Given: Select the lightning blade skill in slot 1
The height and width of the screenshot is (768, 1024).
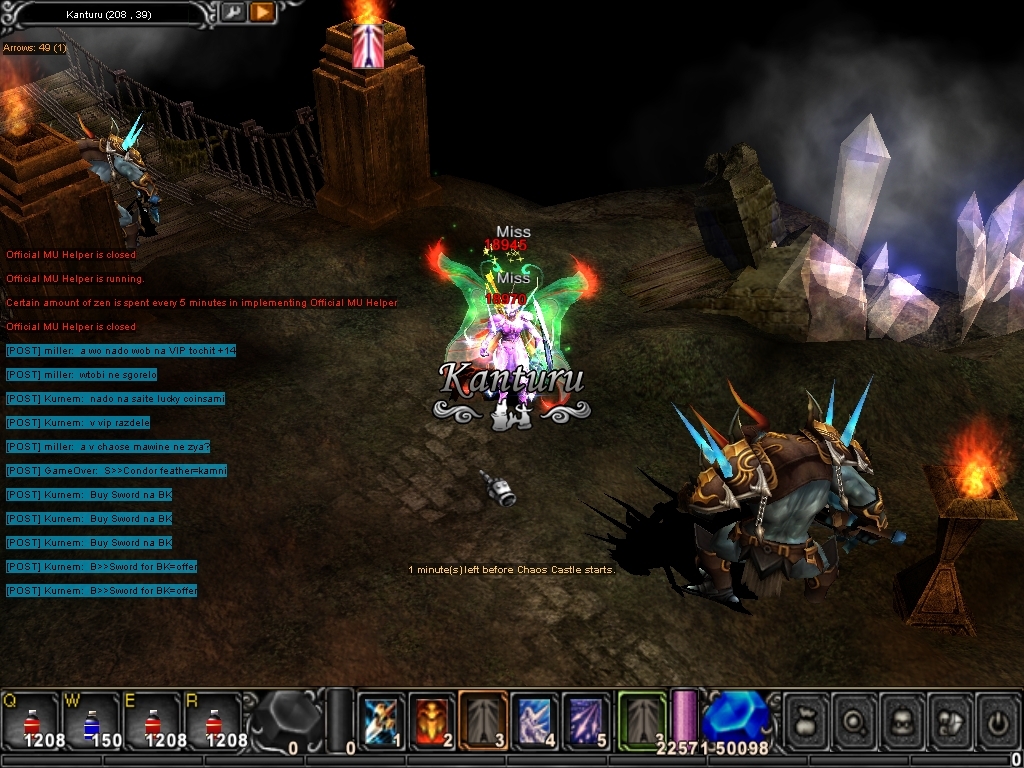Looking at the screenshot, I should [x=381, y=720].
